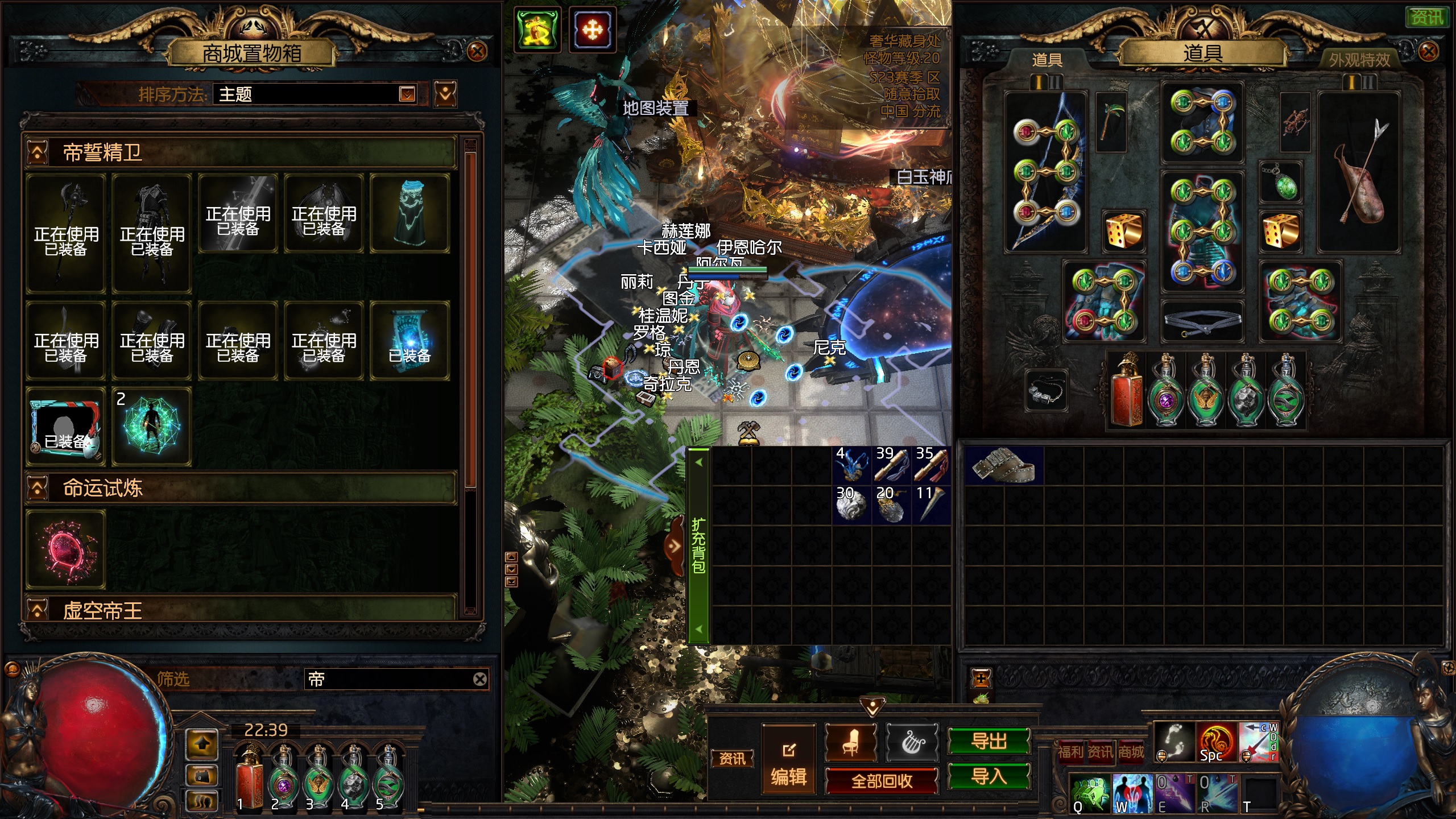Screen dimensions: 1456x819
Task: Select the pink portal effect item
Action: coord(66,549)
